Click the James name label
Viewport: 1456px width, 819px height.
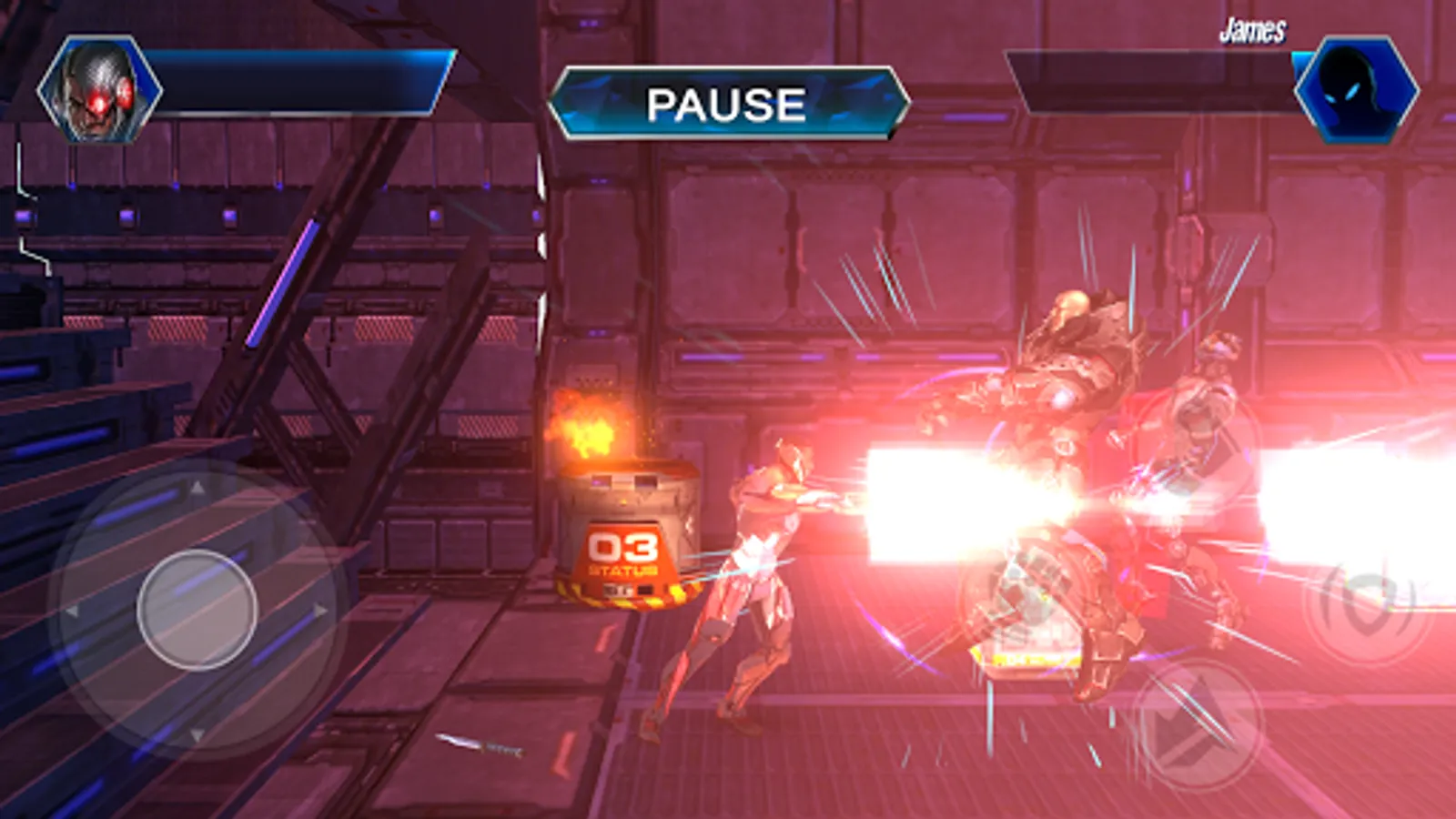tap(1254, 29)
